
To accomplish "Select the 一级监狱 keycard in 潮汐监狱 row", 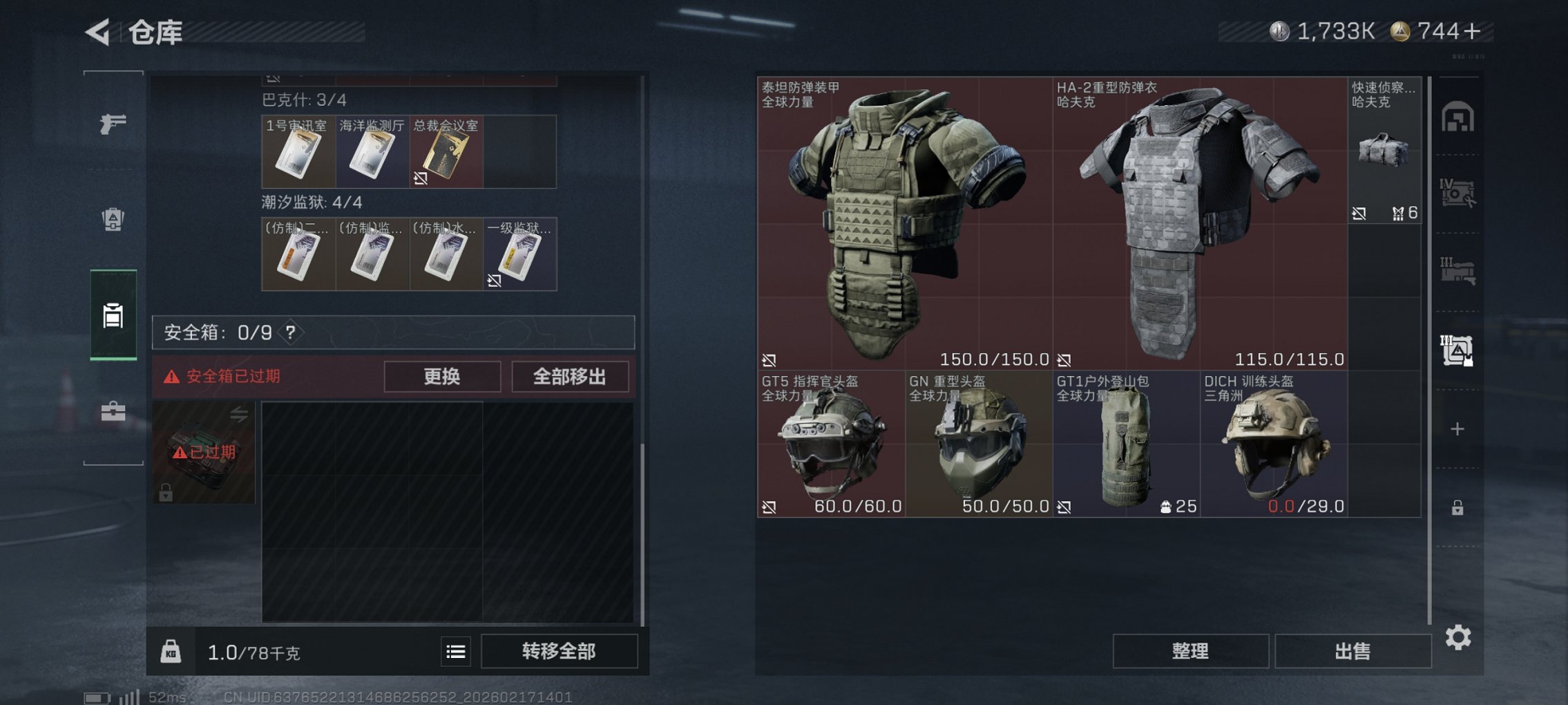I will coord(519,254).
